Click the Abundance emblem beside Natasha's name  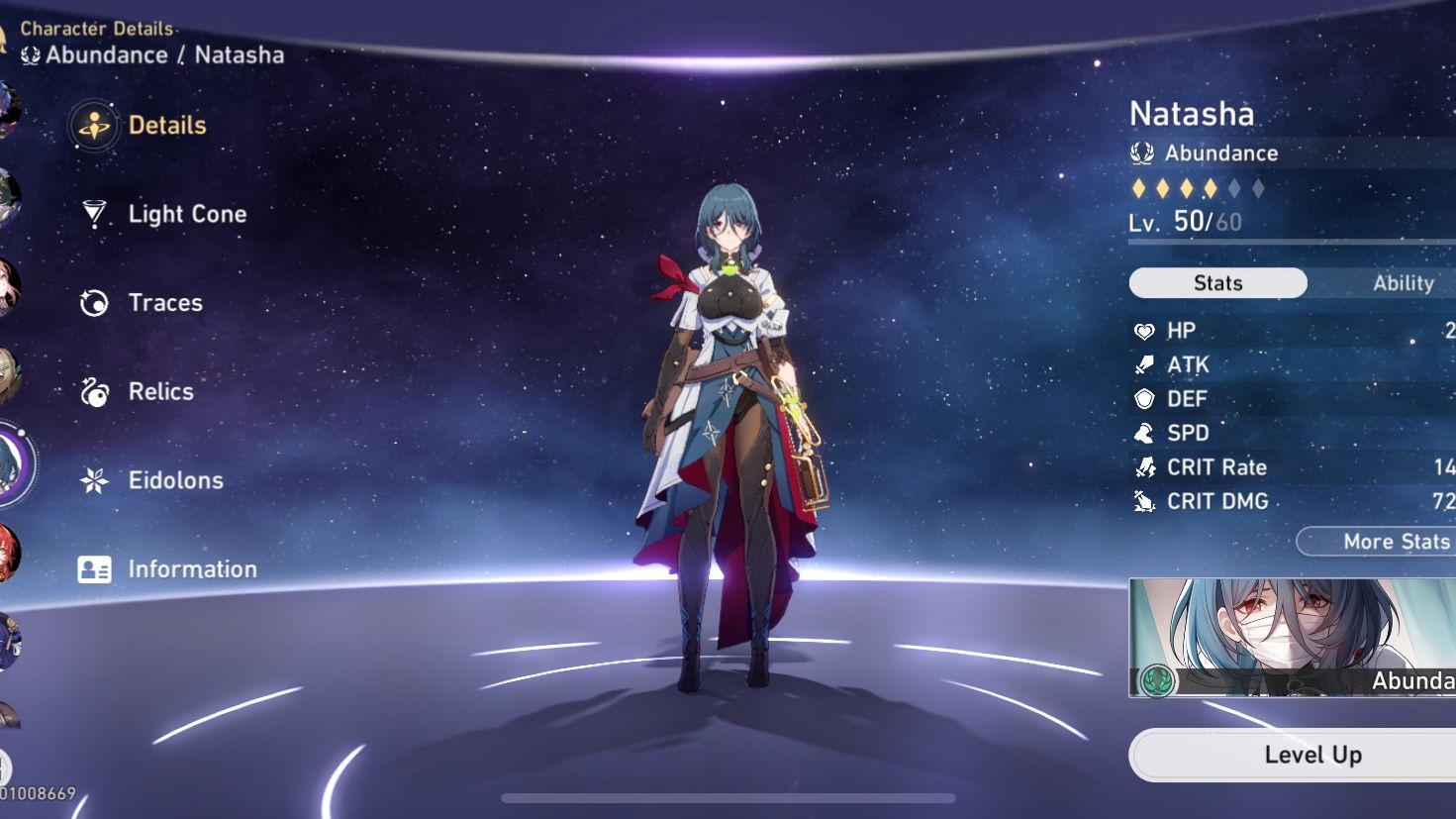[x=1143, y=154]
